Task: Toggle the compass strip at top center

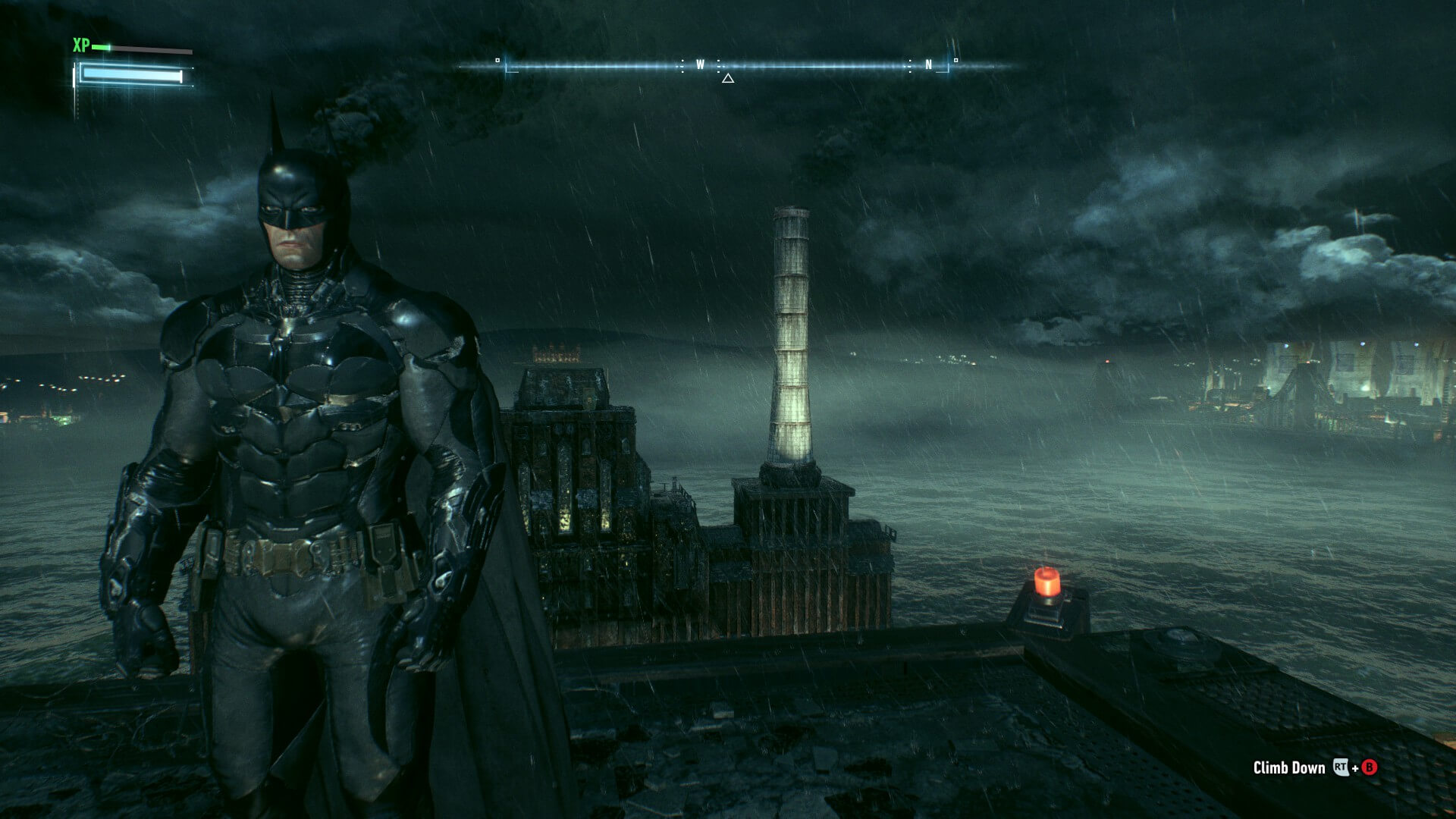Action: click(x=720, y=64)
